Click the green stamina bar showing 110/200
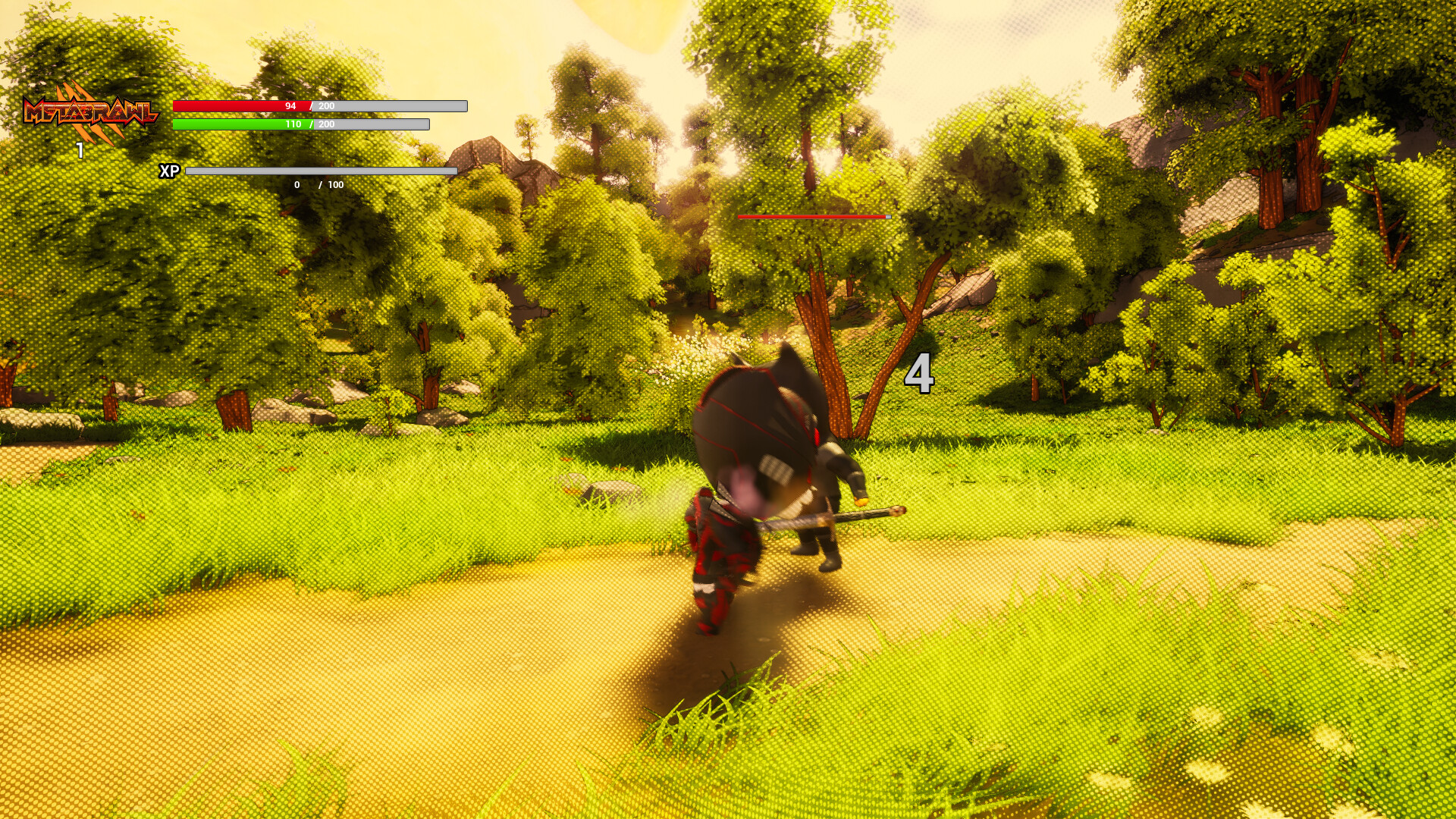 click(243, 124)
